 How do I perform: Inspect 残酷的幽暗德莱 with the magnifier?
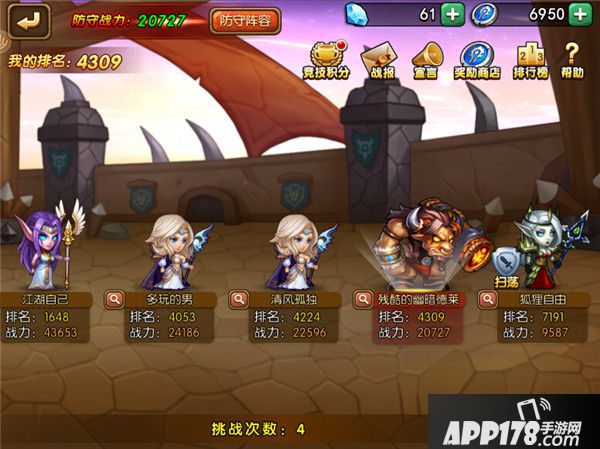(x=364, y=298)
